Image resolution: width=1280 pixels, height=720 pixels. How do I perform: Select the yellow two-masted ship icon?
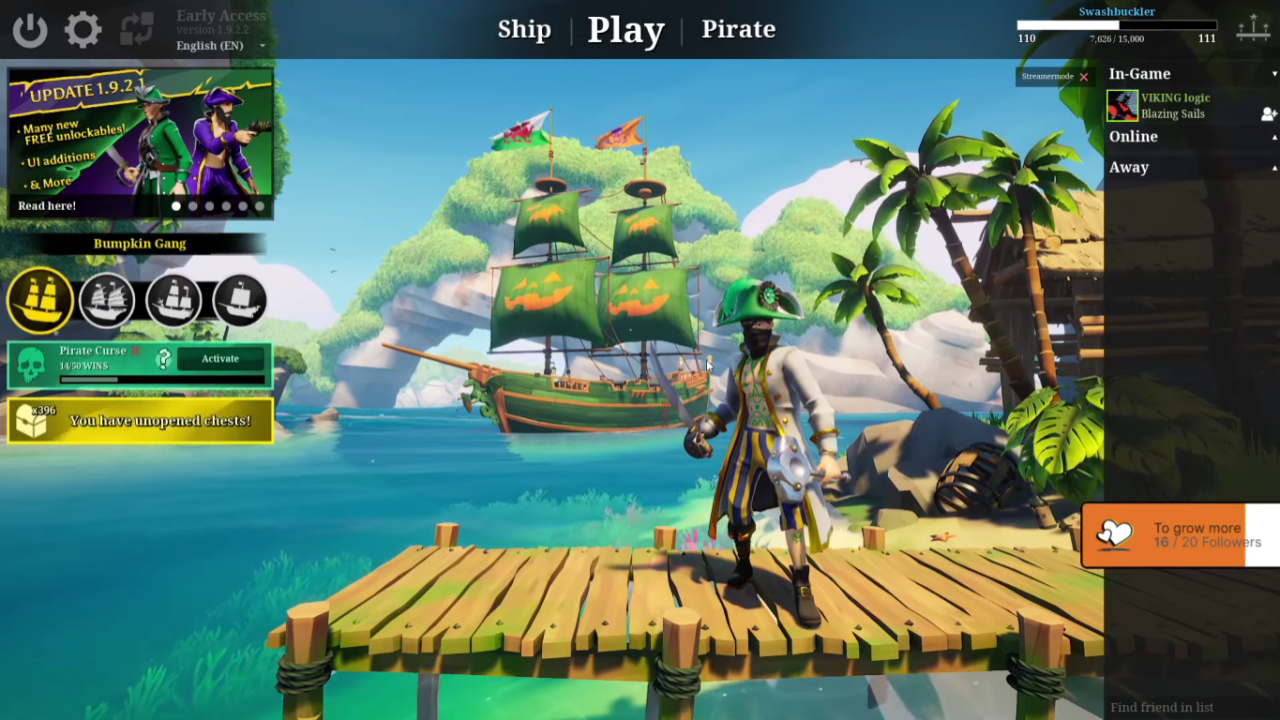click(x=40, y=300)
